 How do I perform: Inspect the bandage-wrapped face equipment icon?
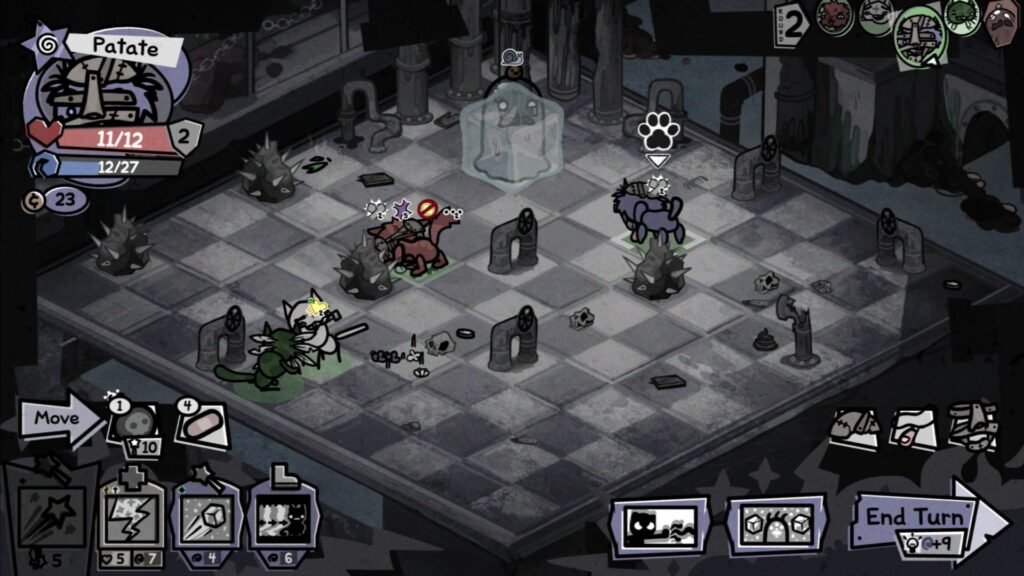(x=972, y=424)
